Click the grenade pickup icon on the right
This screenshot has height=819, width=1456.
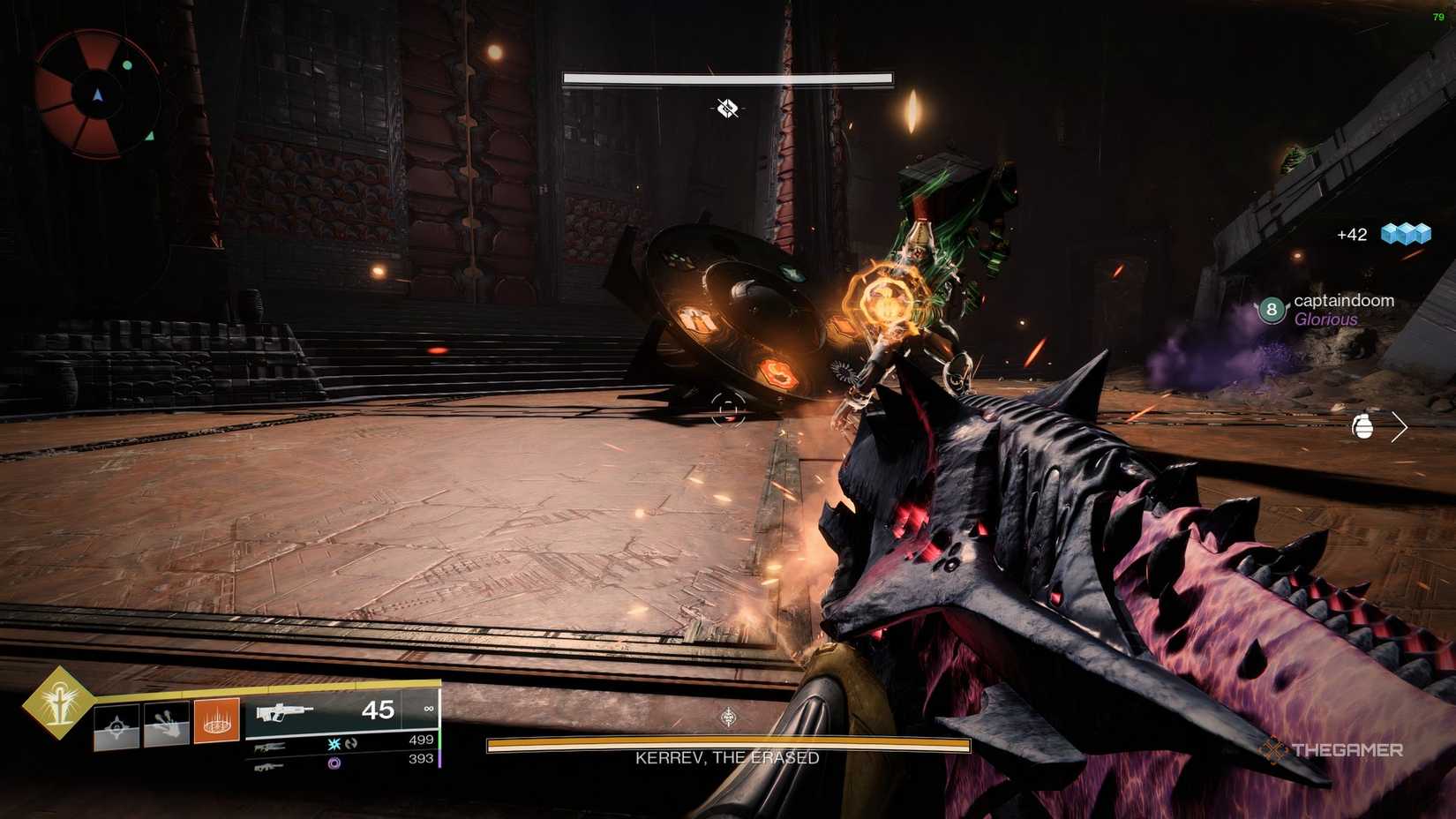coord(1364,425)
